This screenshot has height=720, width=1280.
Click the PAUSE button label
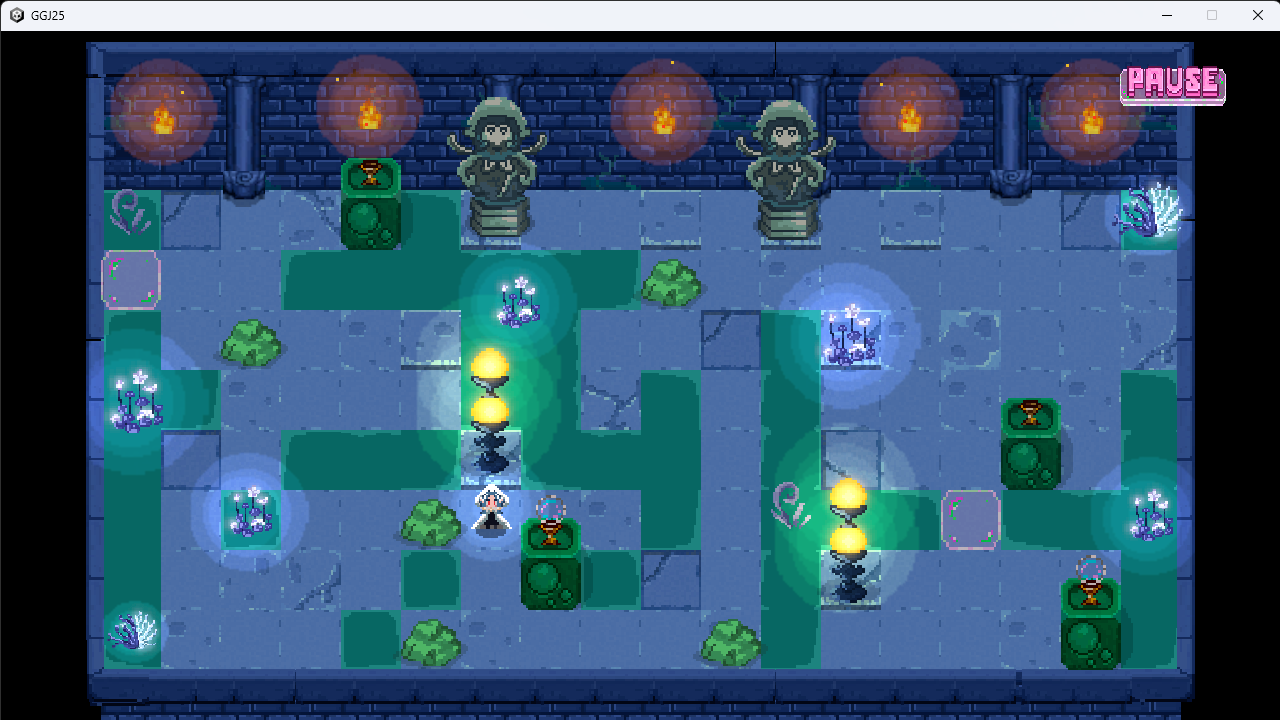tap(1172, 84)
